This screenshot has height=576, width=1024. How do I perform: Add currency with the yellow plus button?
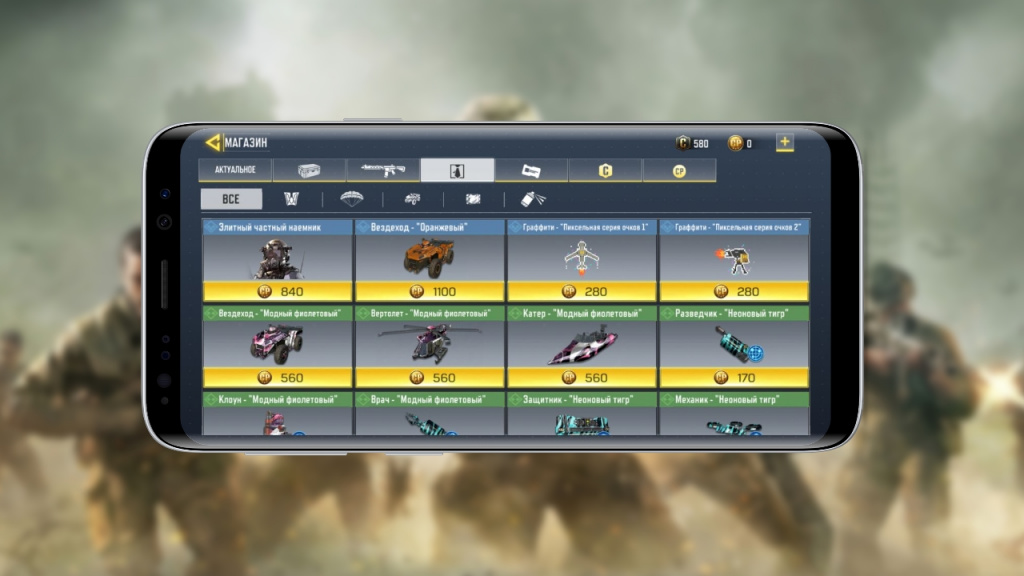coord(785,142)
